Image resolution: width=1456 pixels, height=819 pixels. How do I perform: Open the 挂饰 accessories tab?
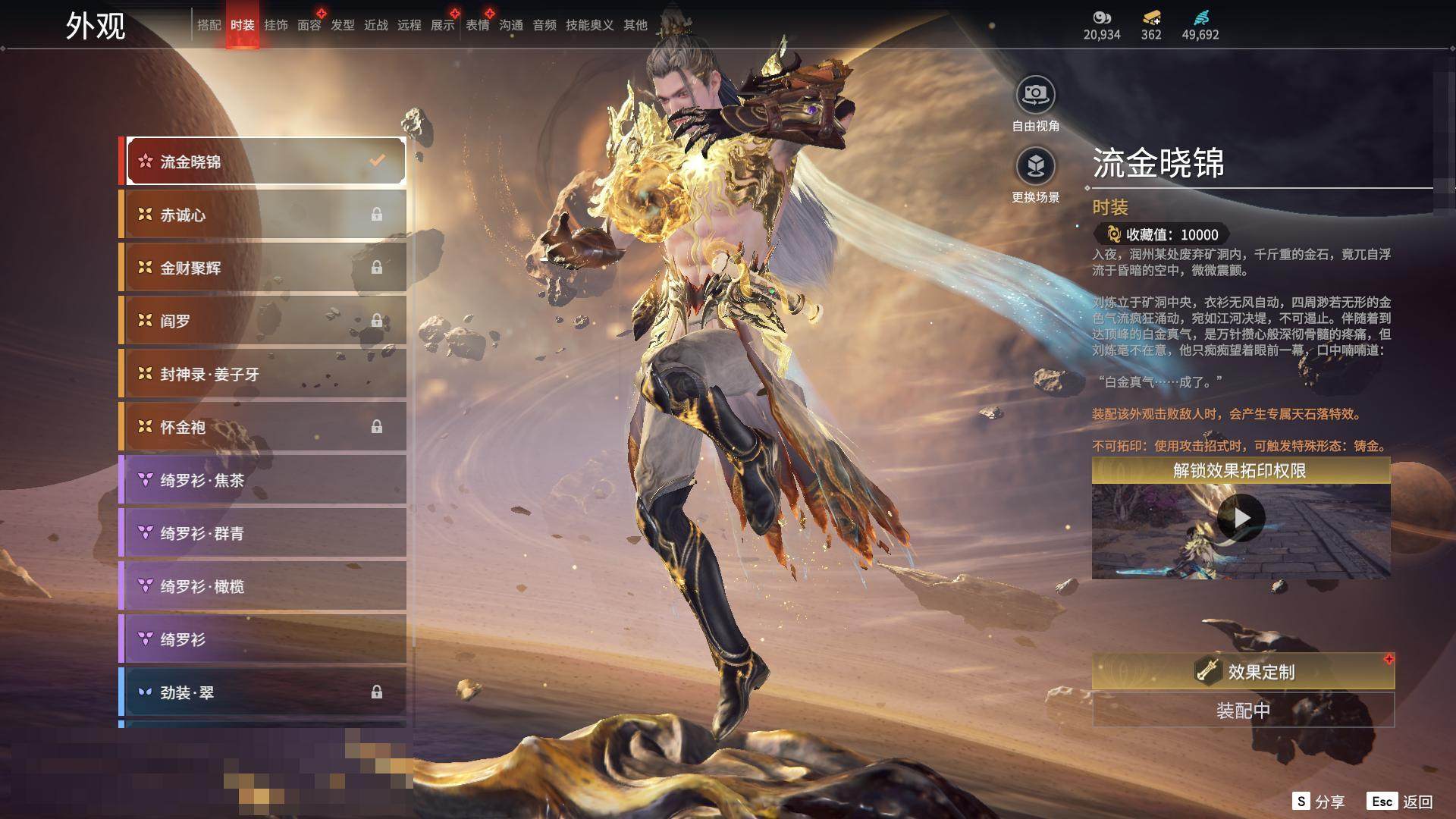(275, 25)
